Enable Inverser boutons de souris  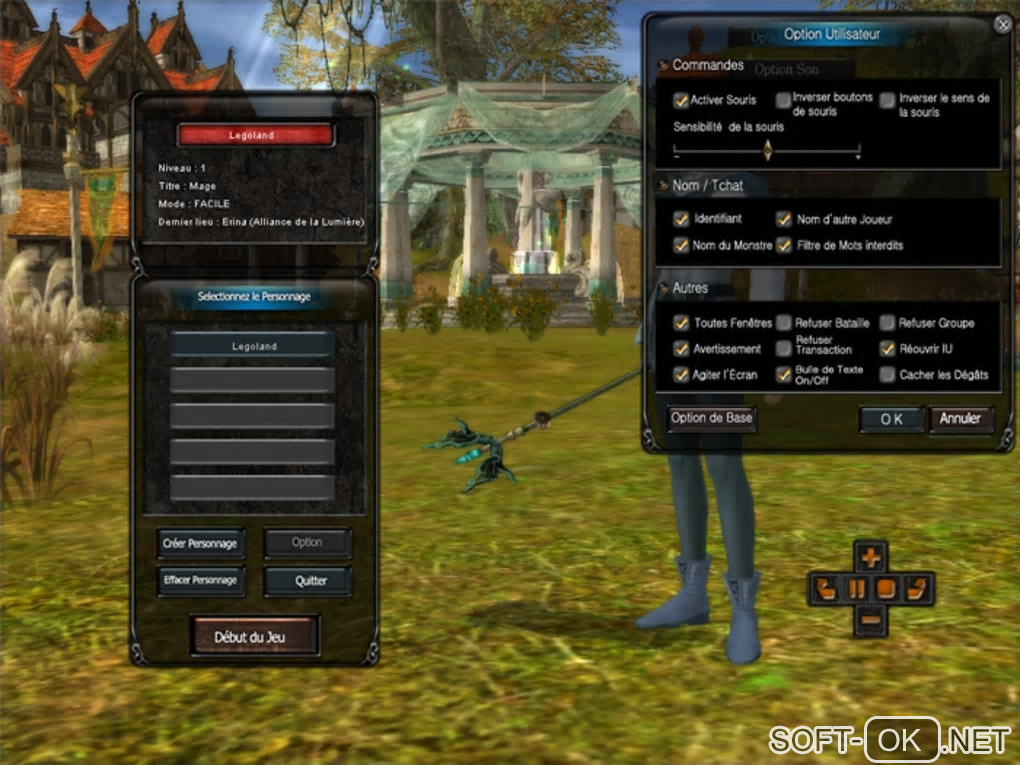pyautogui.click(x=784, y=100)
